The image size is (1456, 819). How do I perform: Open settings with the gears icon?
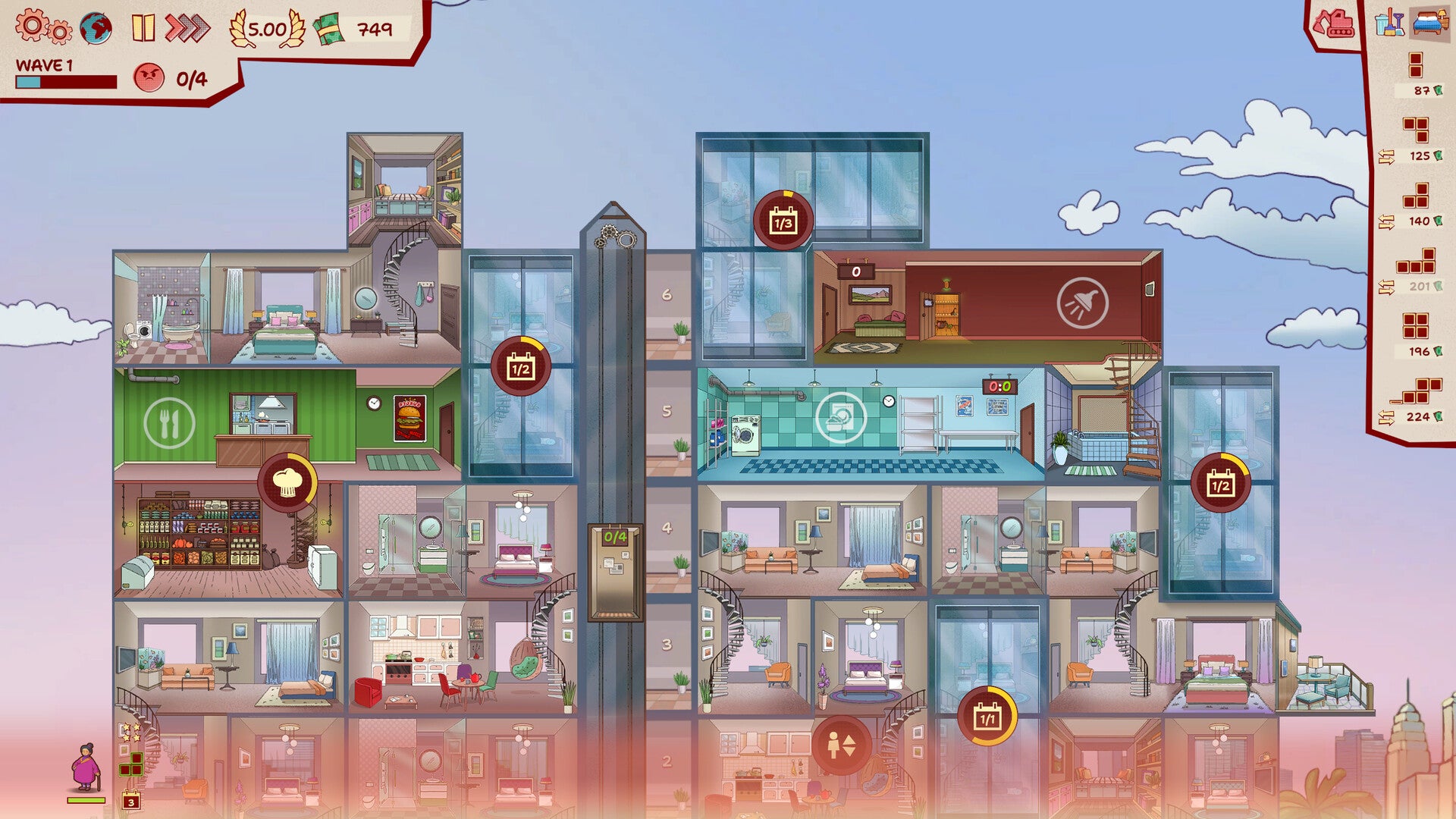click(x=43, y=27)
